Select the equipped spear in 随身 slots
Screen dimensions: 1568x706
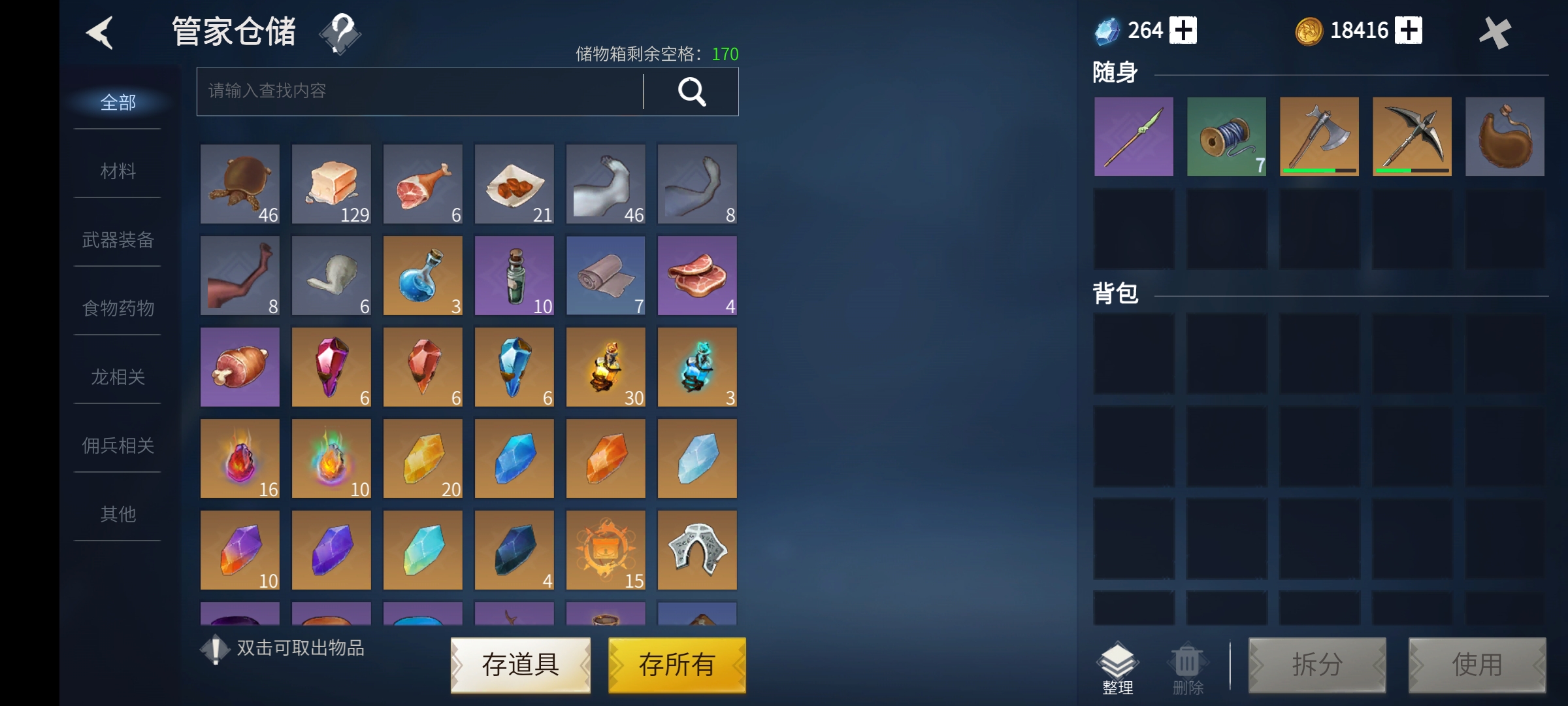(x=1134, y=136)
